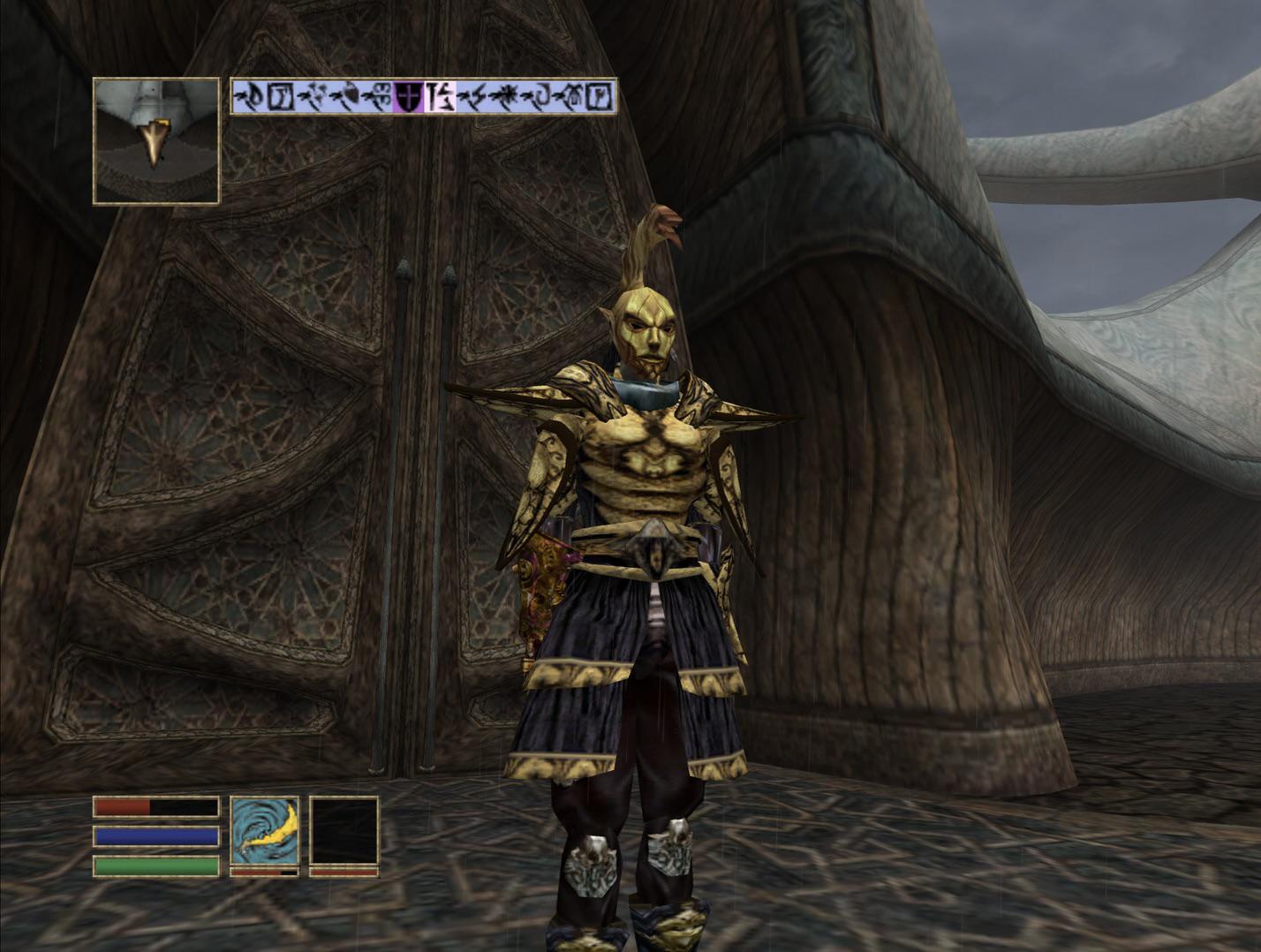Click the blue magicka bar
Image resolution: width=1261 pixels, height=952 pixels.
coord(155,835)
